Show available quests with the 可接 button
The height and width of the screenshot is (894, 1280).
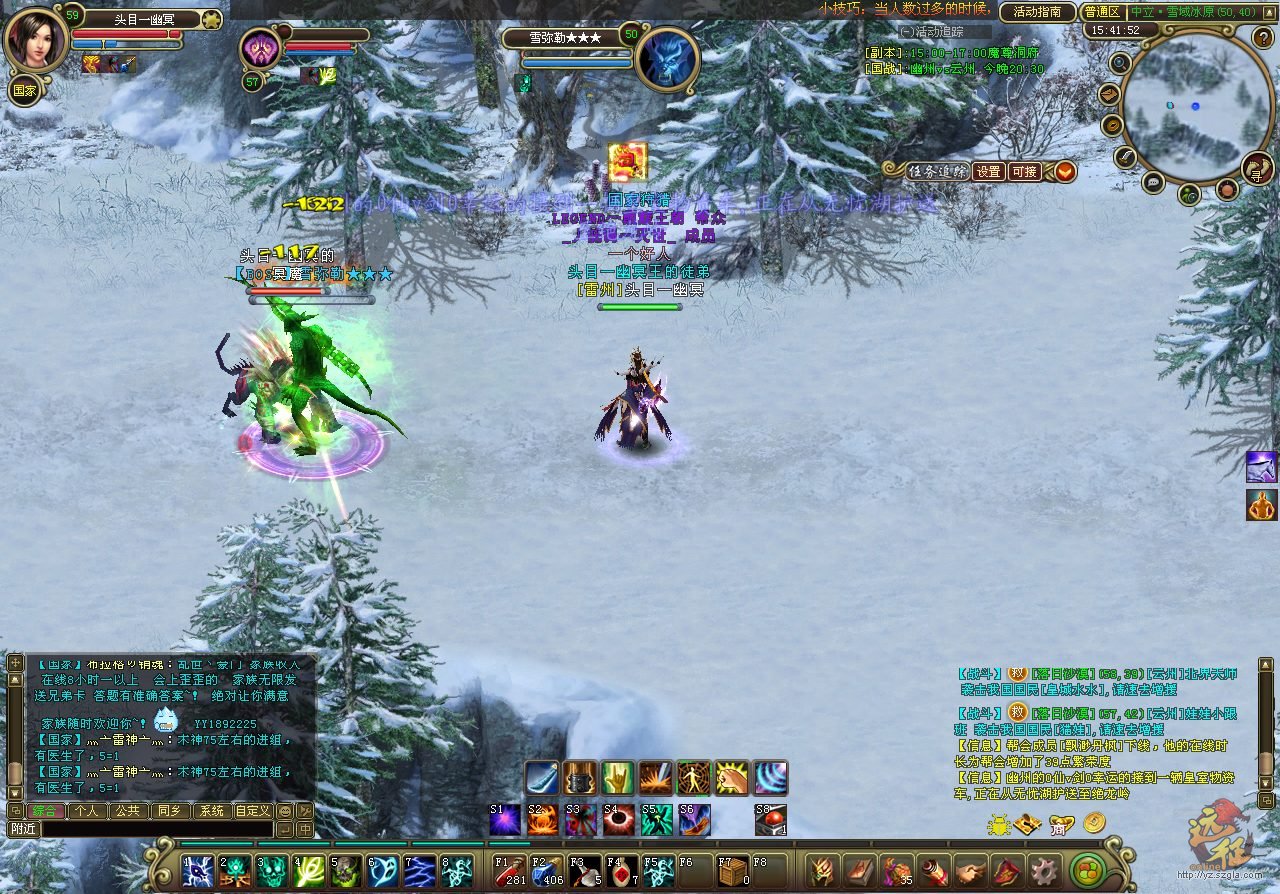[1024, 171]
